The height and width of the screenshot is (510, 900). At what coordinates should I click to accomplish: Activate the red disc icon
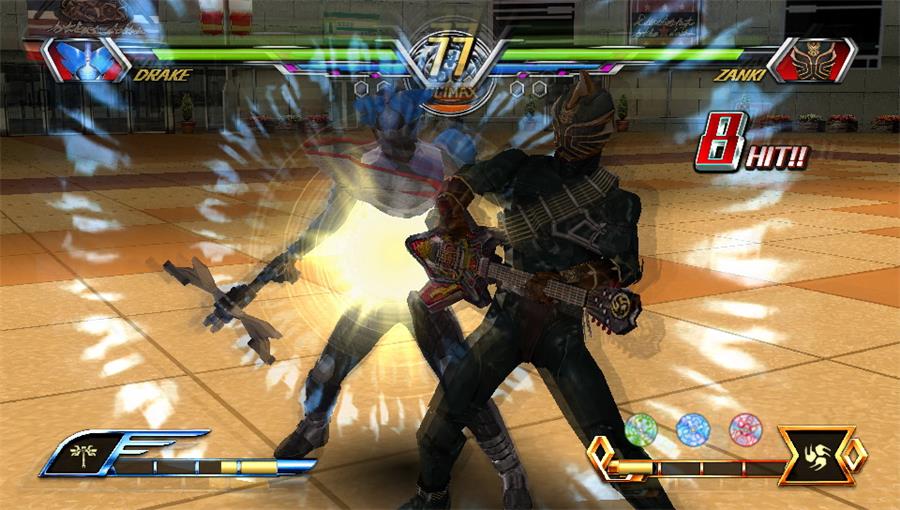(x=746, y=429)
